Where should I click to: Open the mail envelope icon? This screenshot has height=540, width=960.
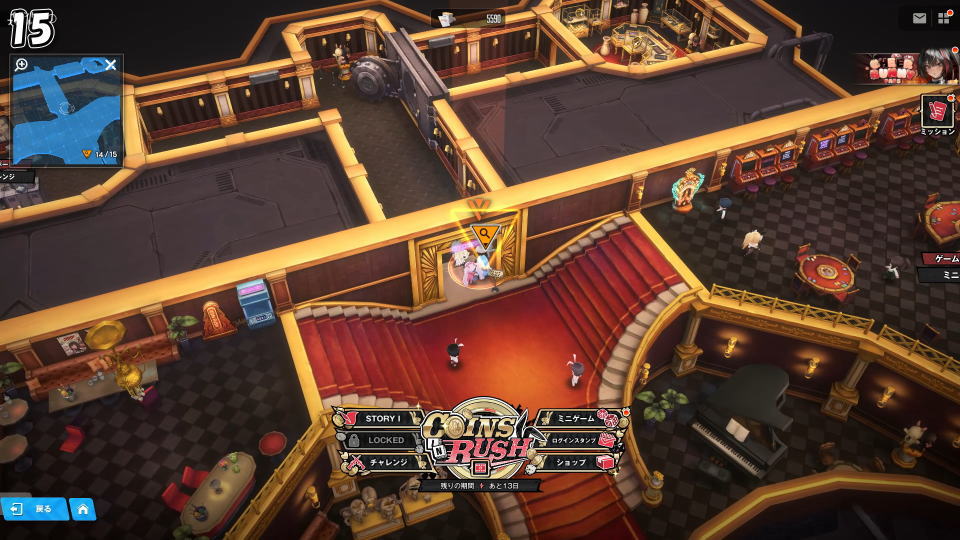pyautogui.click(x=919, y=18)
